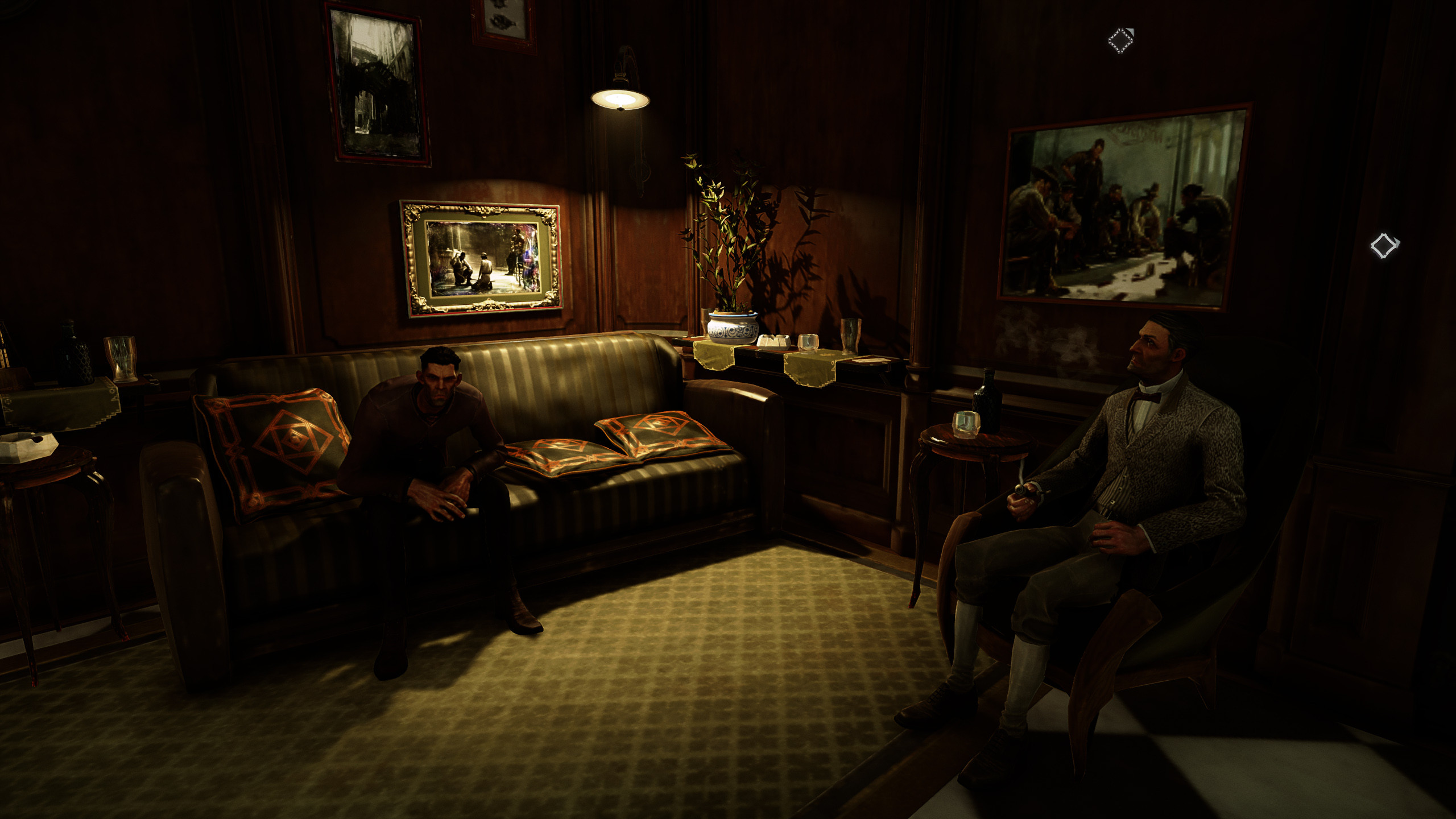Select the solid-outline diamond objective marker
The image size is (1456, 819).
(x=1383, y=246)
